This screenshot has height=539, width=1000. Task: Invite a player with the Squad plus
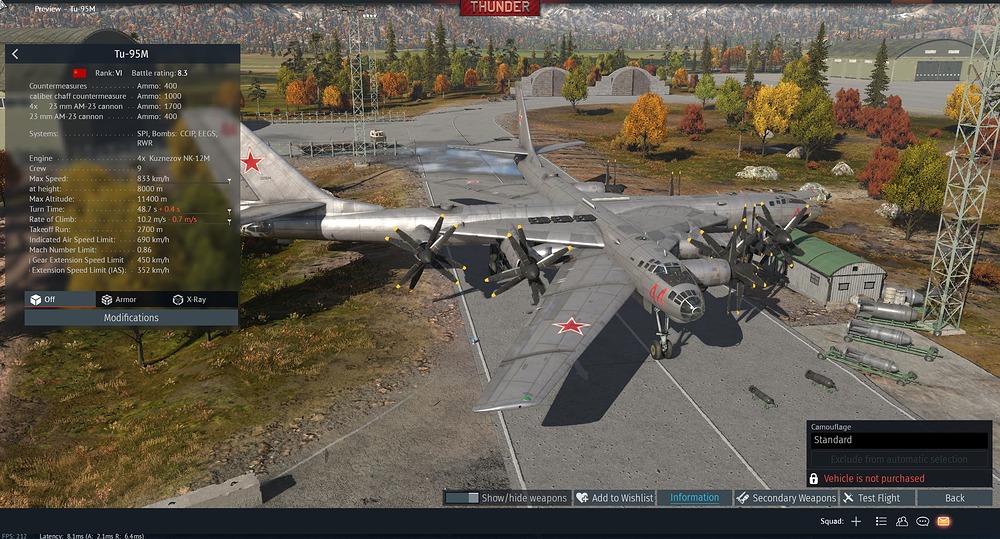coord(856,521)
